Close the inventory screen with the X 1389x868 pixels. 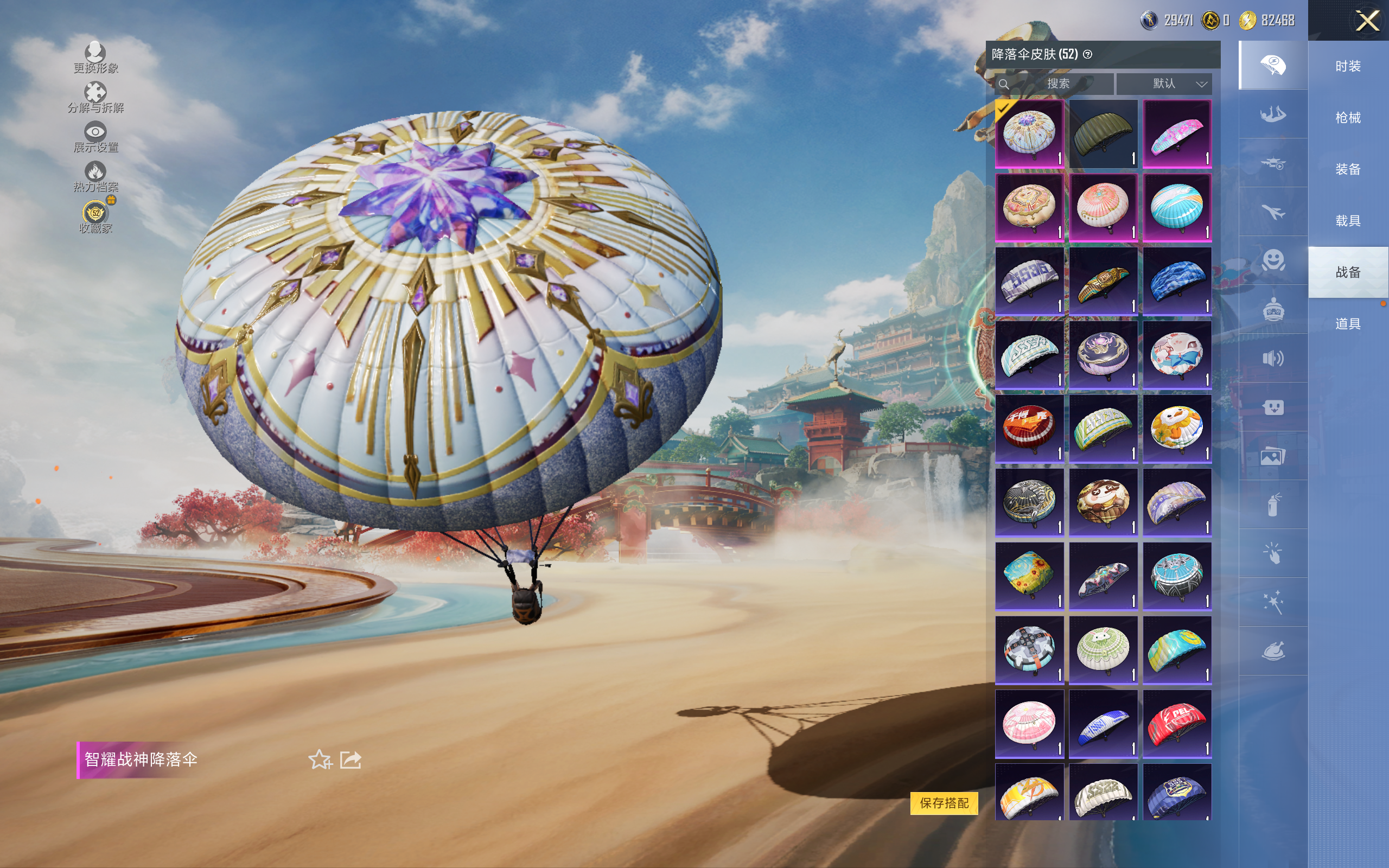[x=1367, y=21]
